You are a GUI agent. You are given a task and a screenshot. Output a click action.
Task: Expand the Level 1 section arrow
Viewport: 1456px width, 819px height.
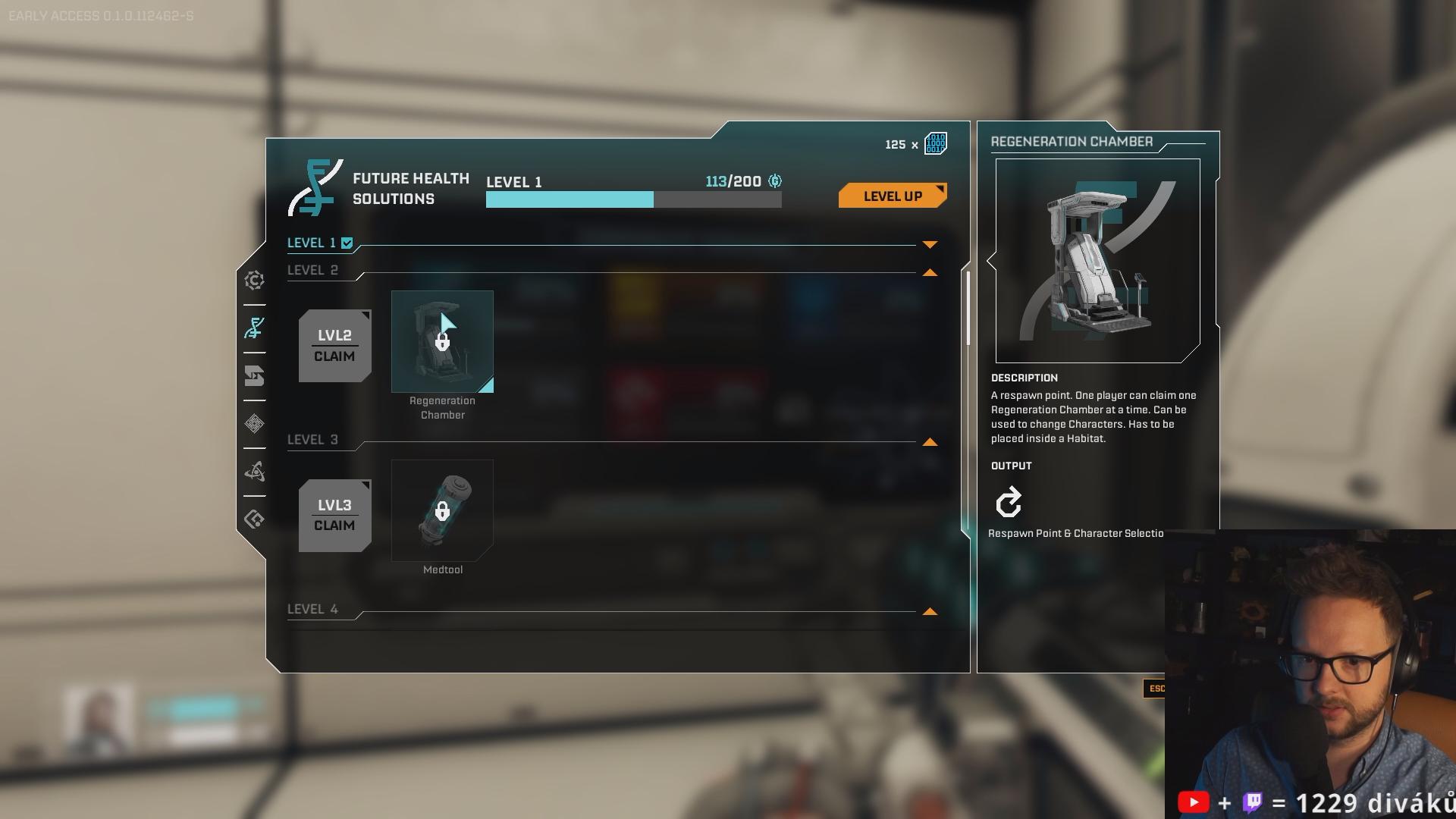(930, 244)
